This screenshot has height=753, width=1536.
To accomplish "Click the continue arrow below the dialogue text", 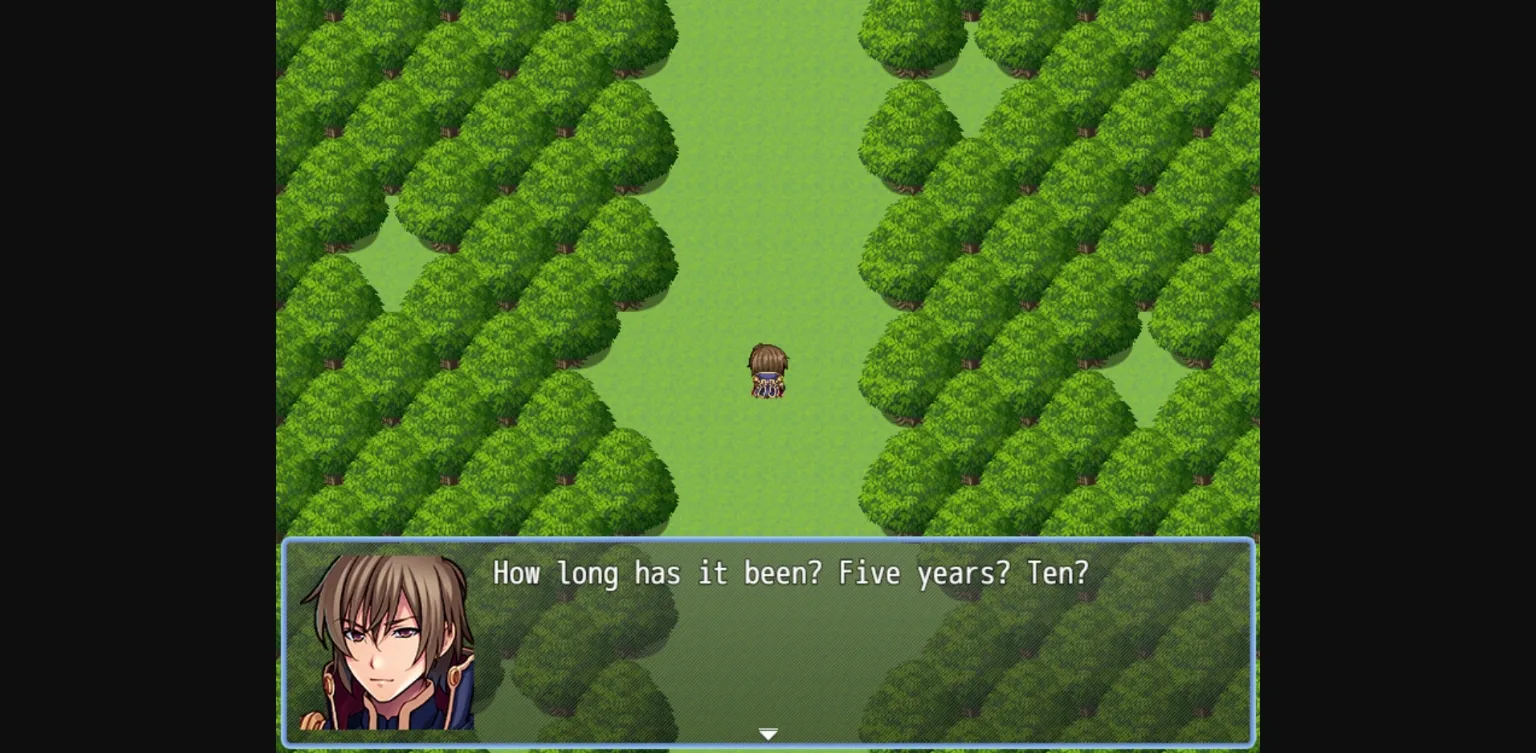I will click(x=768, y=734).
